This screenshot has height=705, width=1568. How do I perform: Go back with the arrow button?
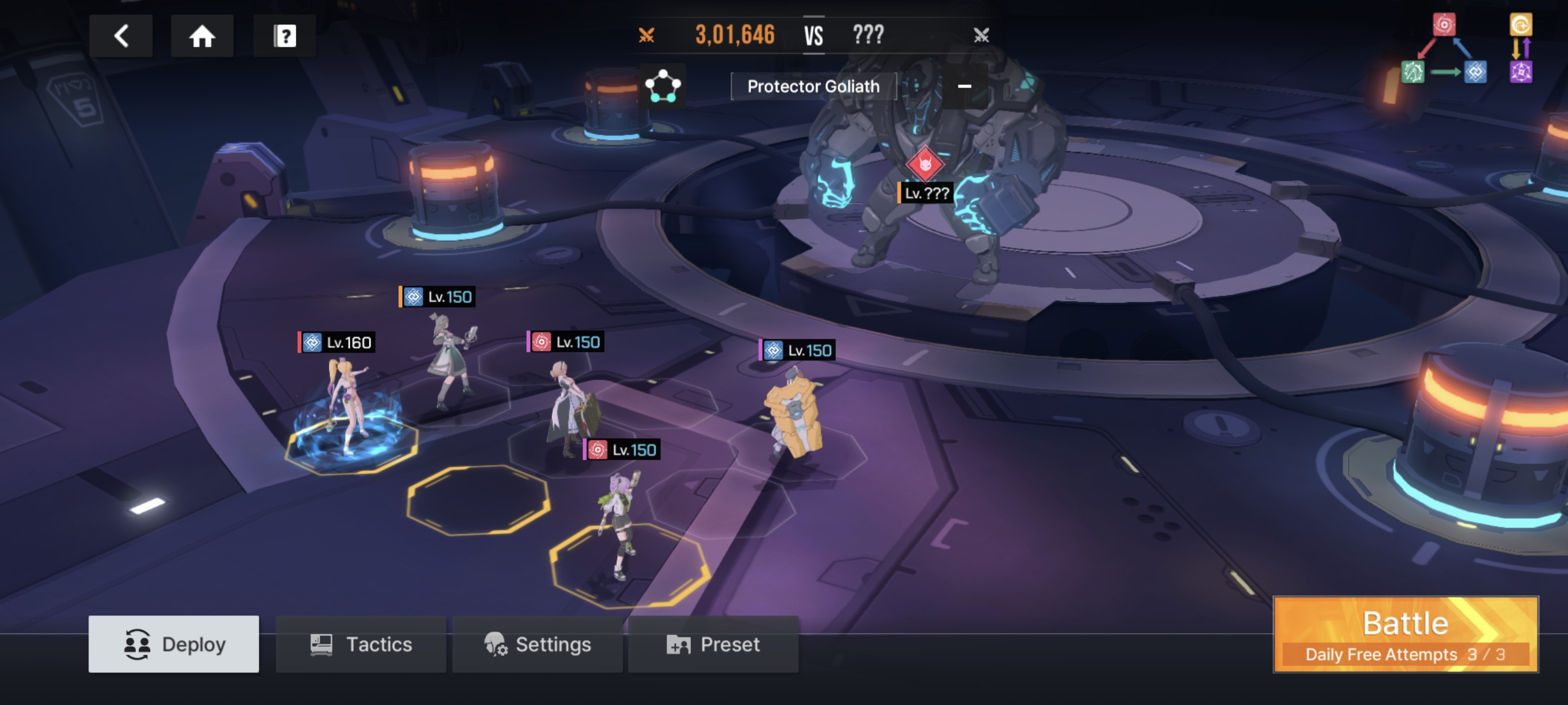[x=120, y=36]
